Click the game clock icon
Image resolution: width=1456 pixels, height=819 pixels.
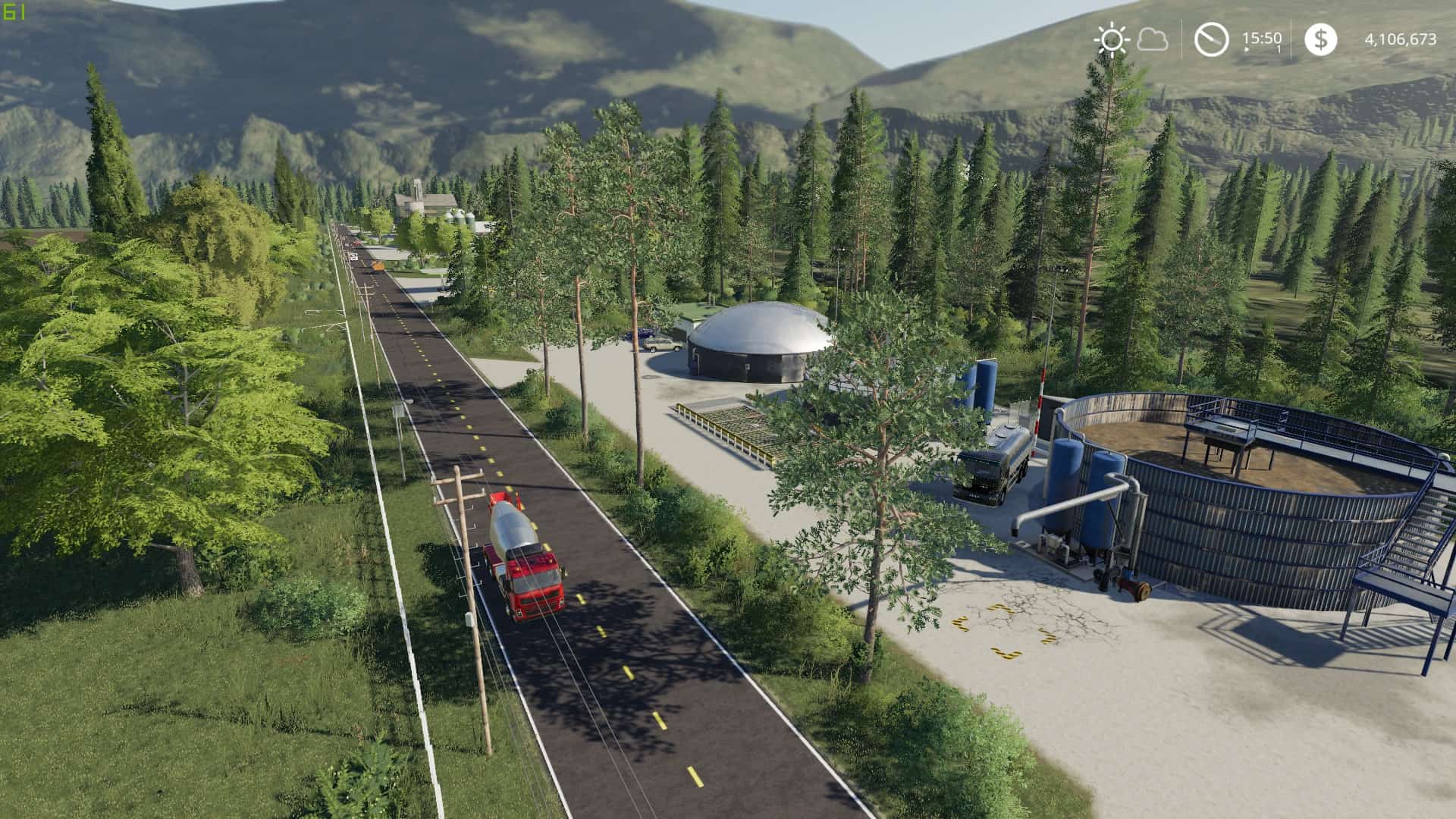(x=1211, y=39)
